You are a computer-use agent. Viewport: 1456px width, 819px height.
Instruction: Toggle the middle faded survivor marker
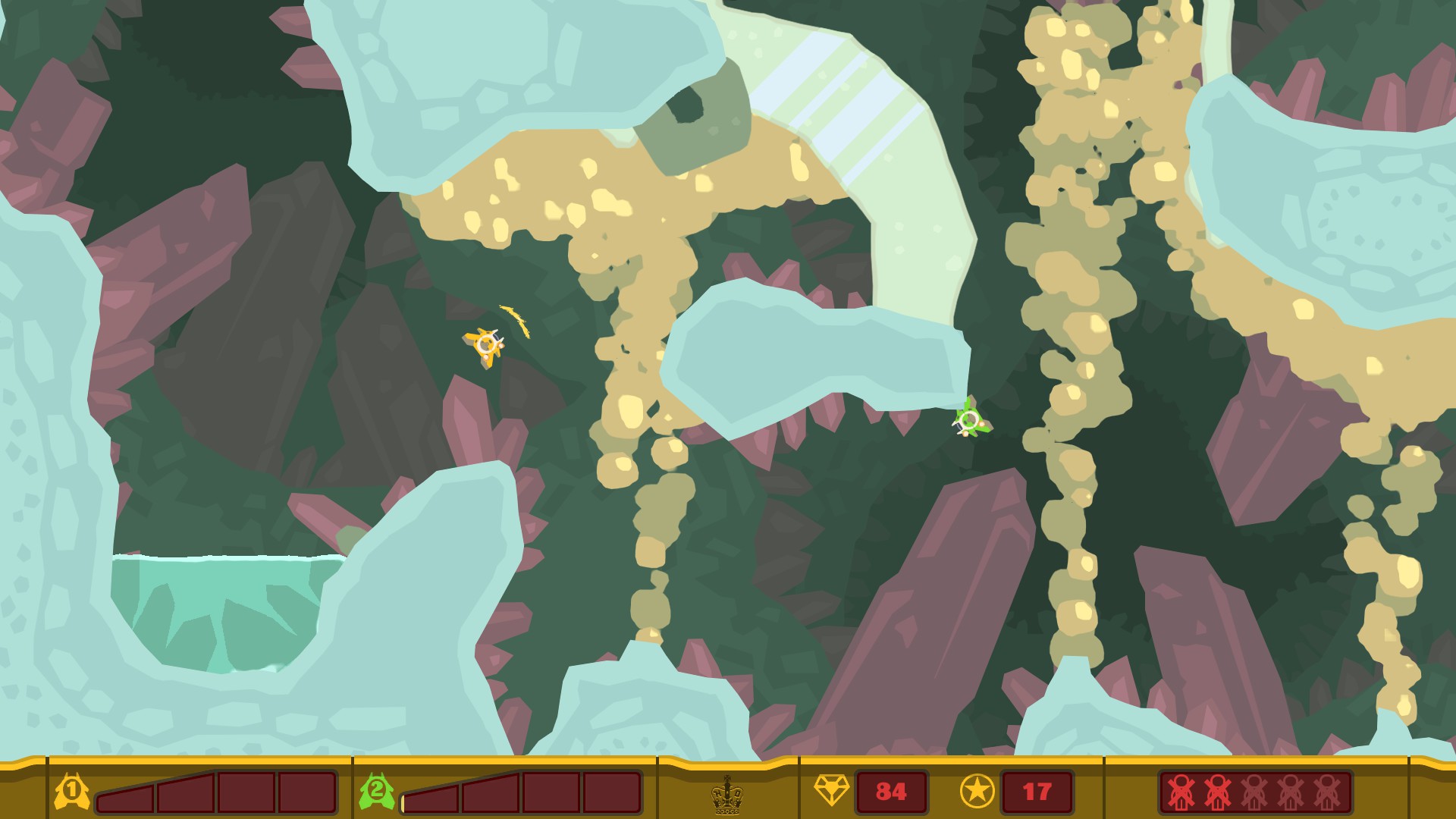[x=1254, y=792]
